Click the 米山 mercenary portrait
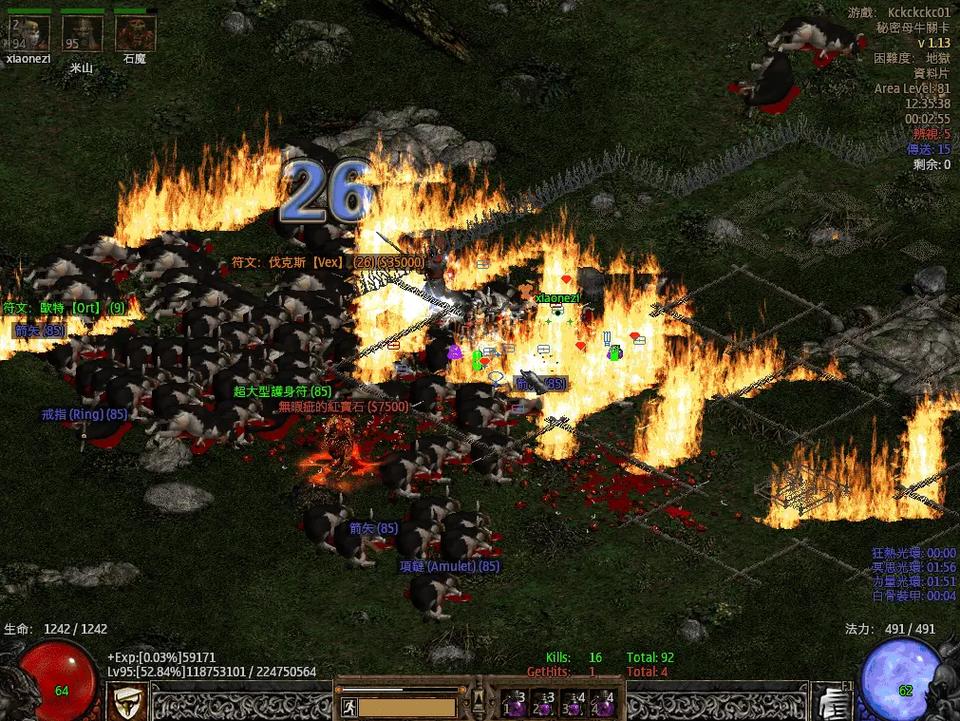The height and width of the screenshot is (721, 960). tap(81, 34)
